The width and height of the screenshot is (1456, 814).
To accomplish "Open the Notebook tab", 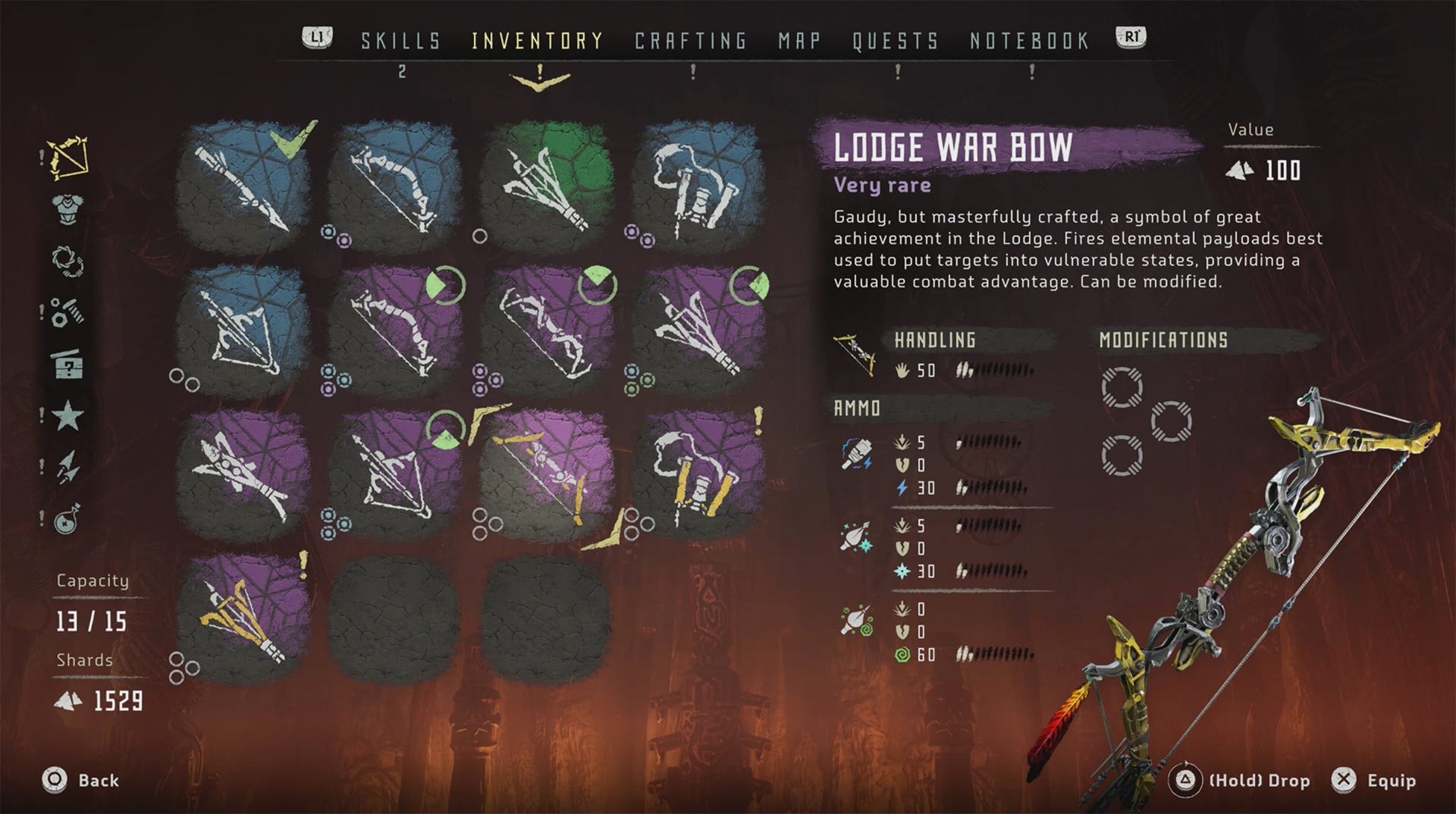I will [x=1029, y=41].
